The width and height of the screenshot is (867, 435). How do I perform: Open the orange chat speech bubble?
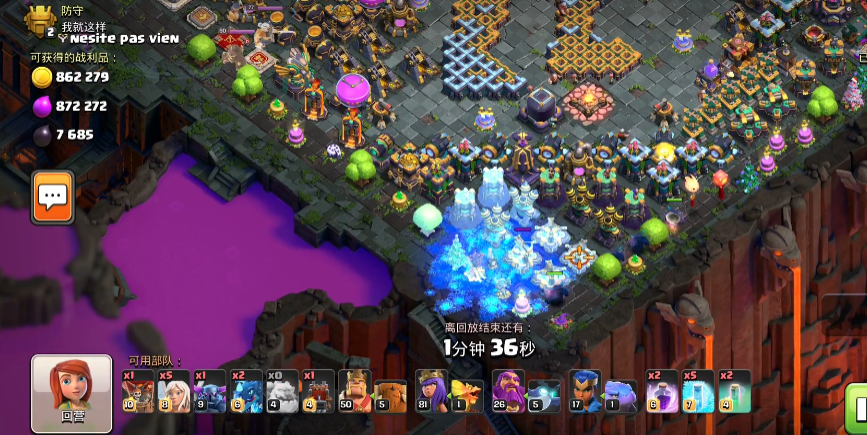pos(51,195)
